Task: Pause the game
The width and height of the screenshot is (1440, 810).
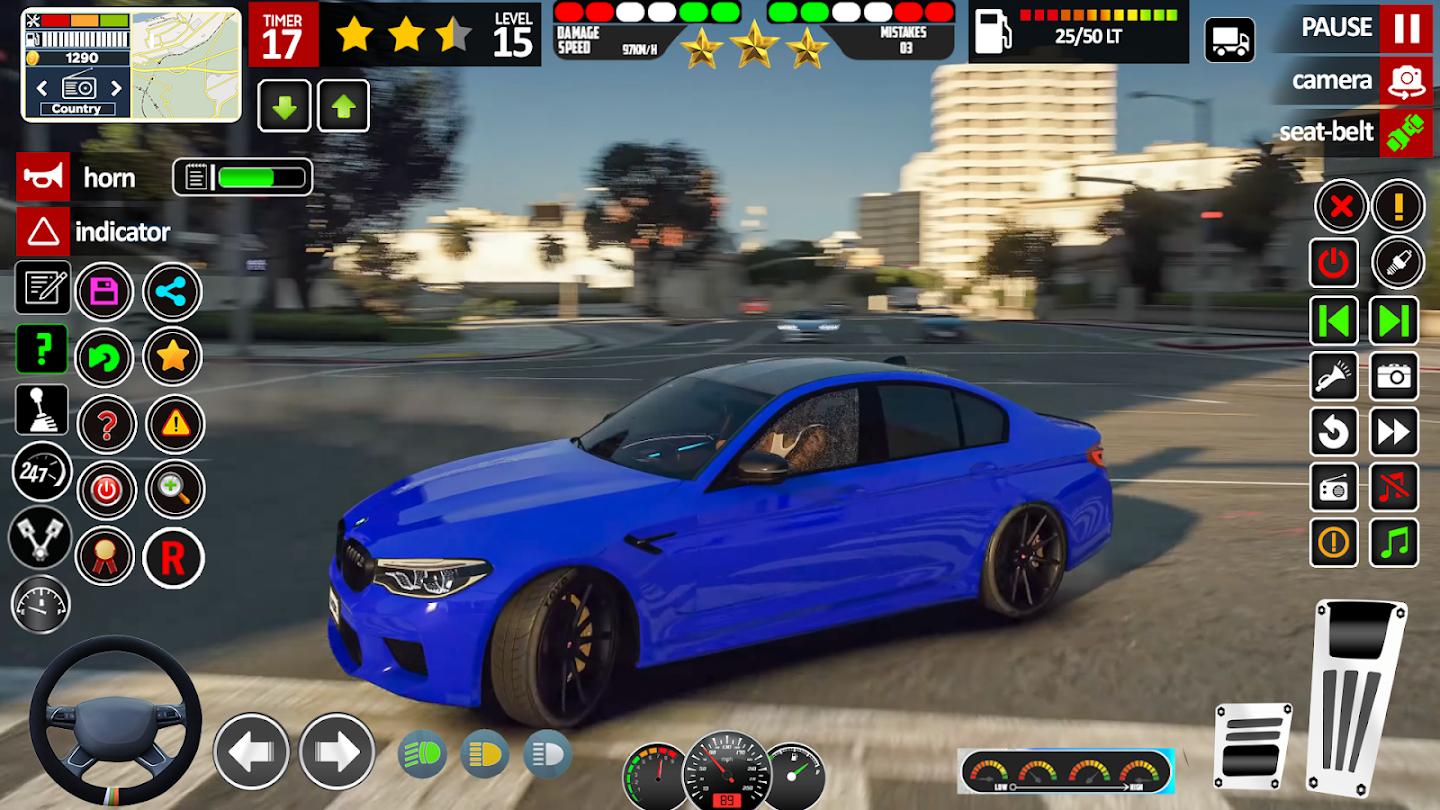Action: click(1405, 28)
